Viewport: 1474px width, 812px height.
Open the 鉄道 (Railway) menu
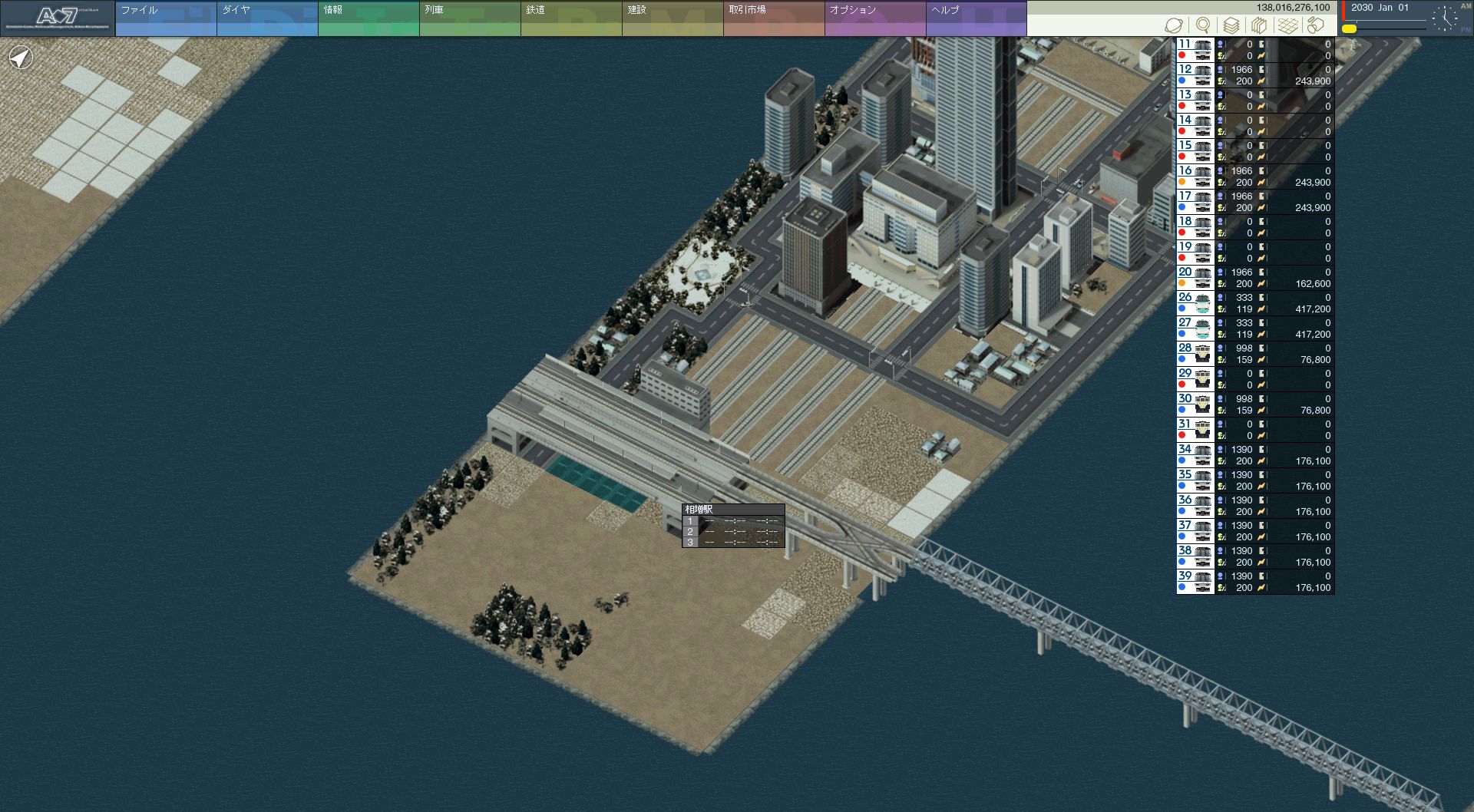point(570,18)
